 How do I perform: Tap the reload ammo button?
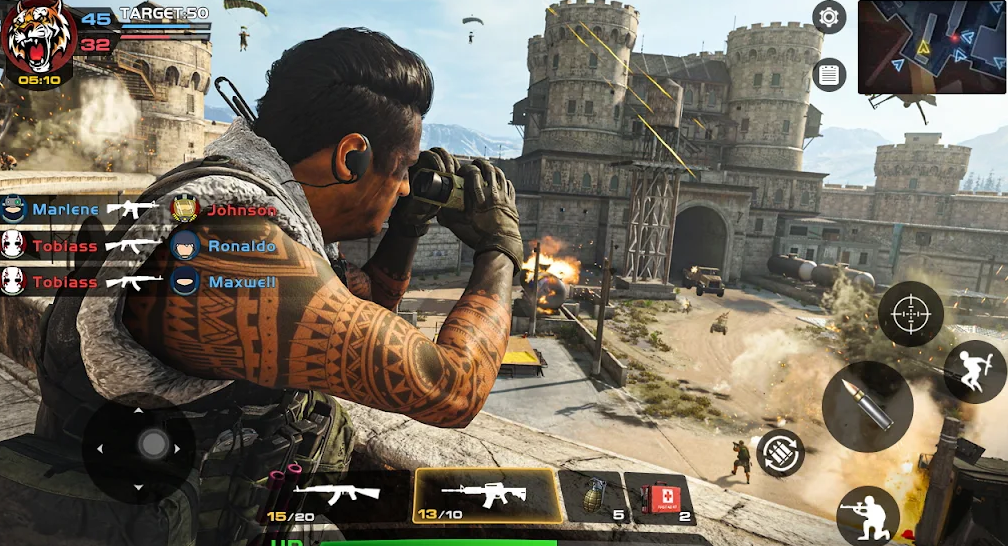pos(781,454)
